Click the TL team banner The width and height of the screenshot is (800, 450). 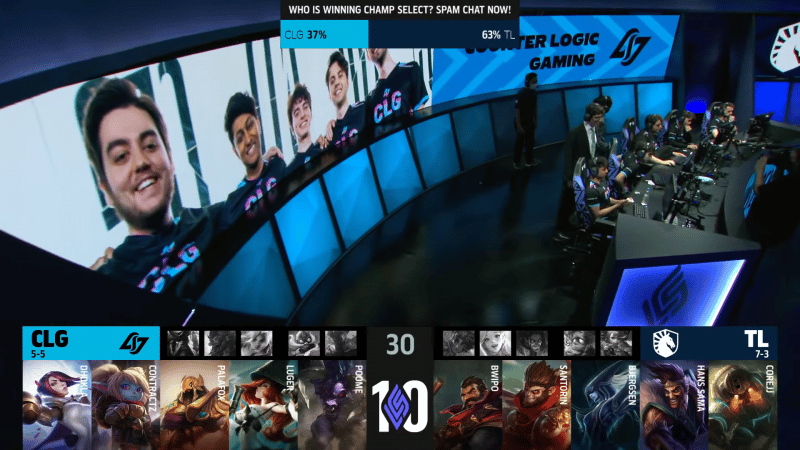(x=708, y=342)
